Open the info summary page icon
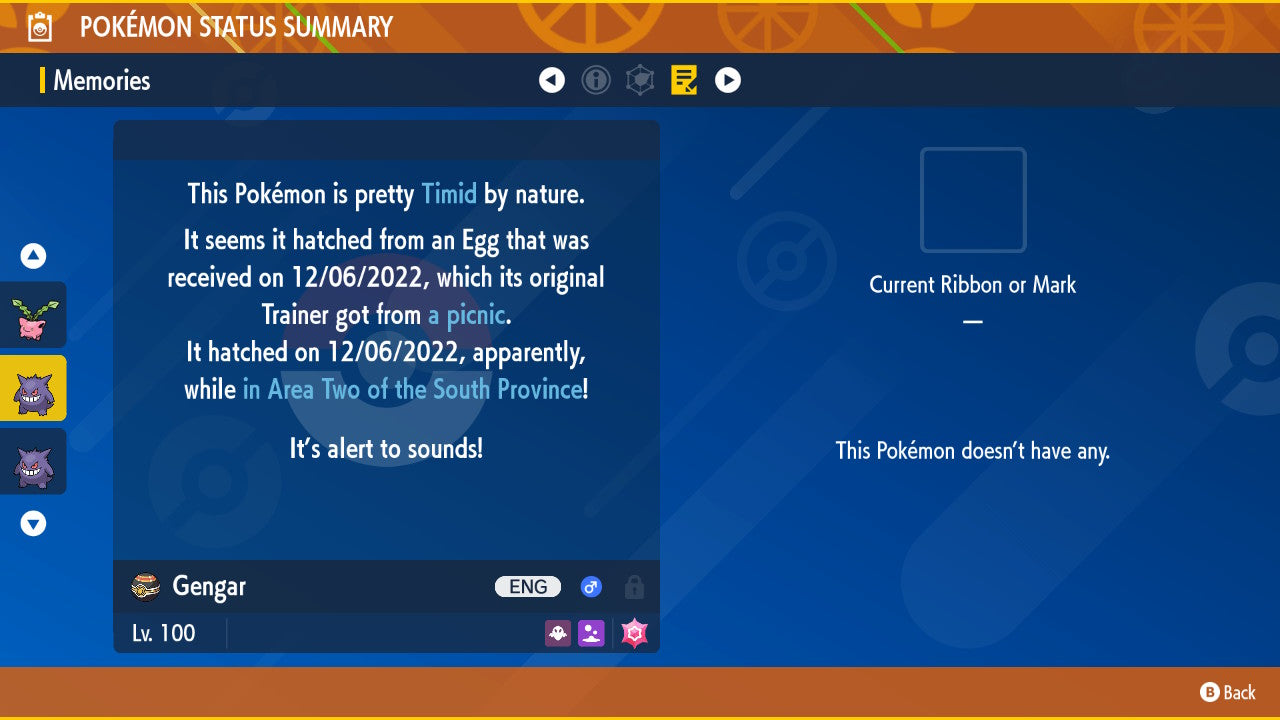Image resolution: width=1280 pixels, height=720 pixels. coord(596,80)
